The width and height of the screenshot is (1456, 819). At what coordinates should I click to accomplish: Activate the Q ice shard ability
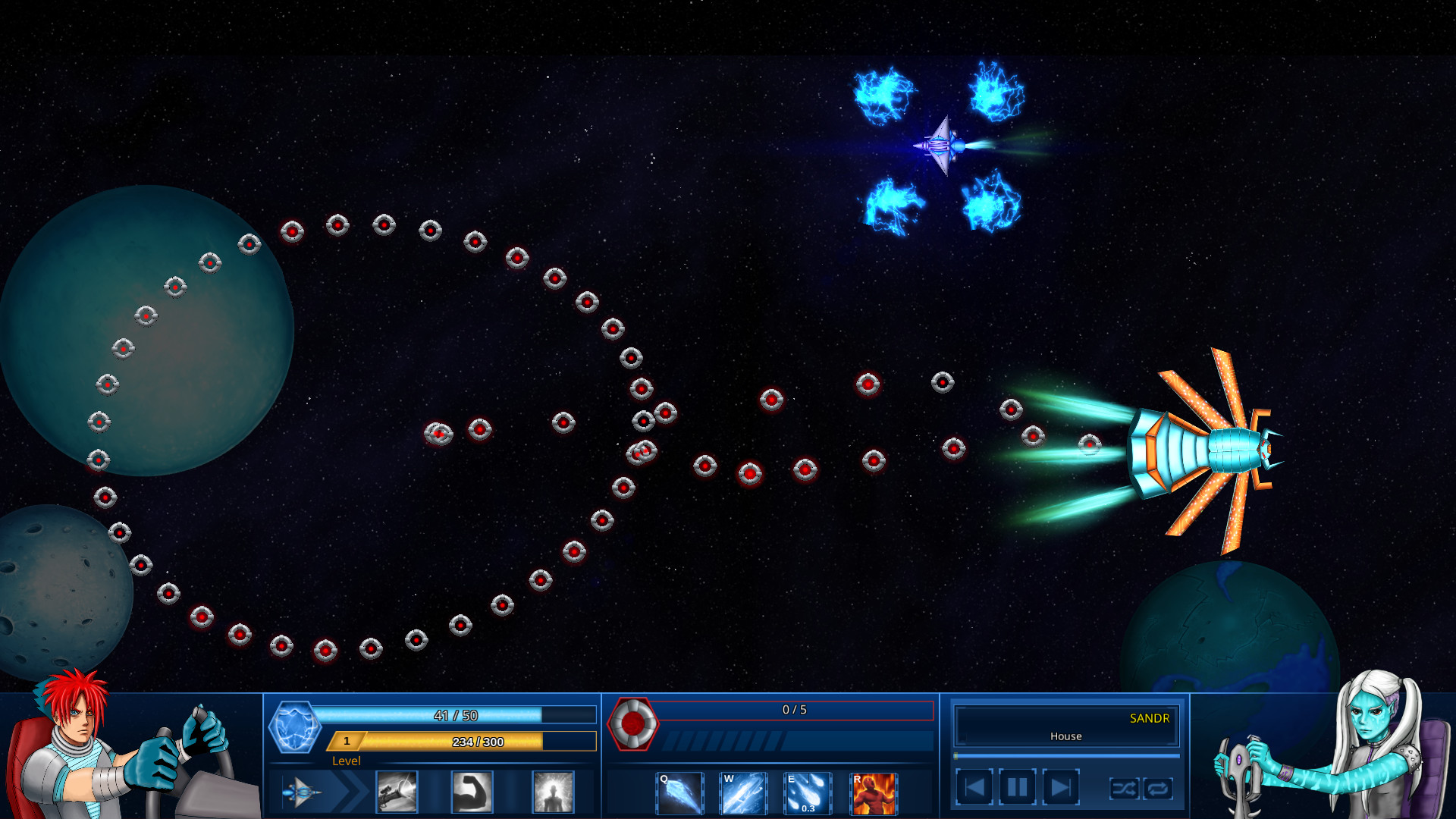click(679, 793)
